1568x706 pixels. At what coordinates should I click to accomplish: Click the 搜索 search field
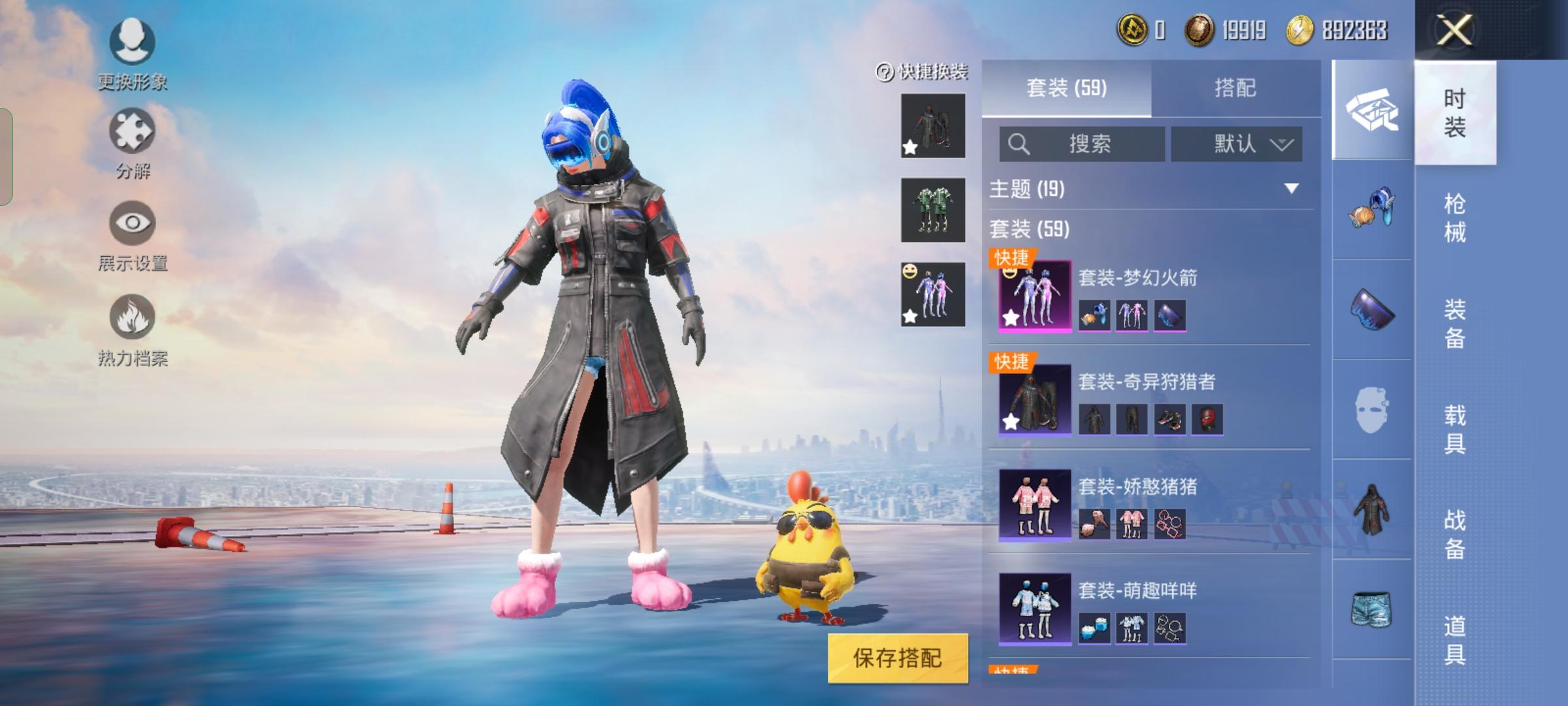pos(1082,144)
